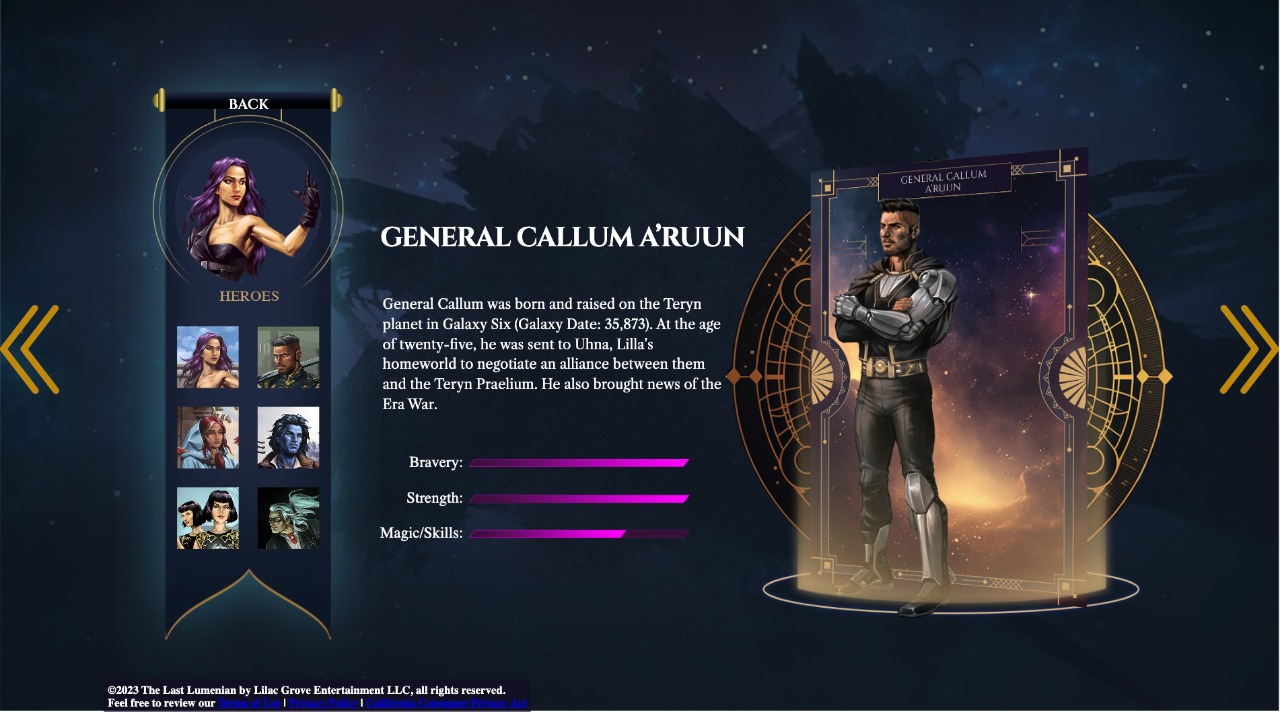The height and width of the screenshot is (712, 1280).
Task: Select the blue-skinned hero portrait
Action: click(x=288, y=437)
